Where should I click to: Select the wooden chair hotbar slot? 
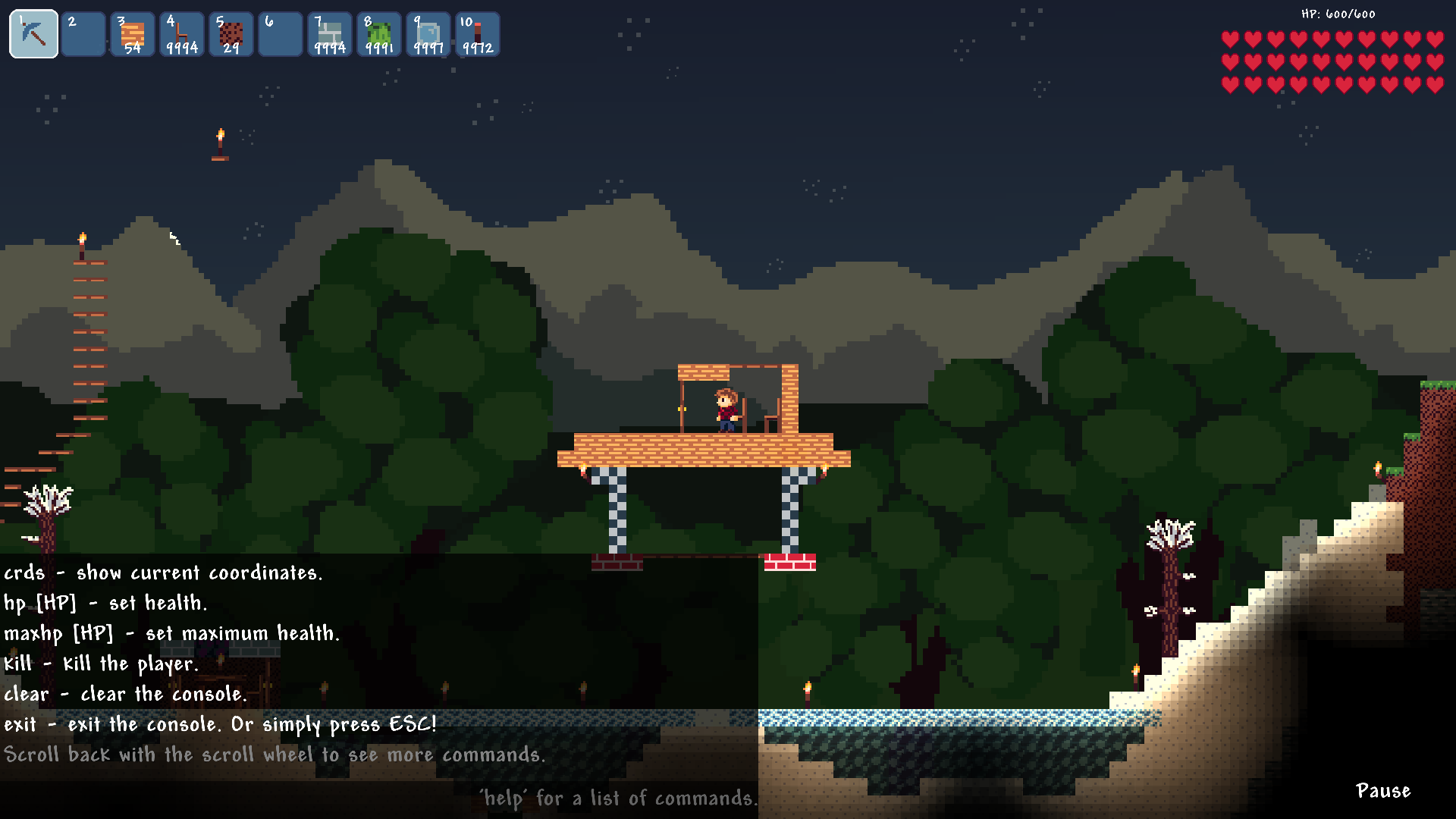pos(181,34)
